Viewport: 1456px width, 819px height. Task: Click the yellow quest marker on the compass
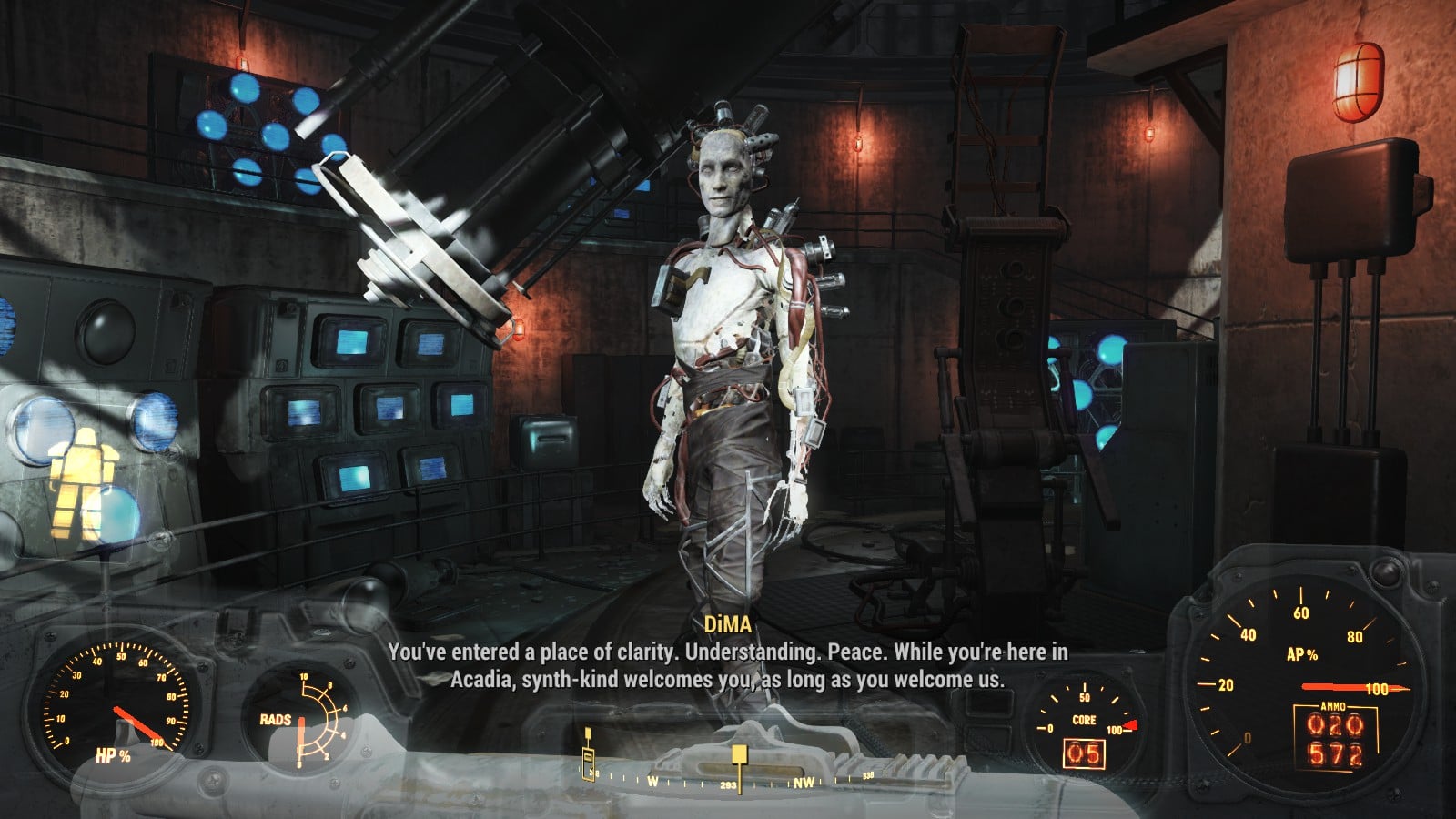click(739, 754)
